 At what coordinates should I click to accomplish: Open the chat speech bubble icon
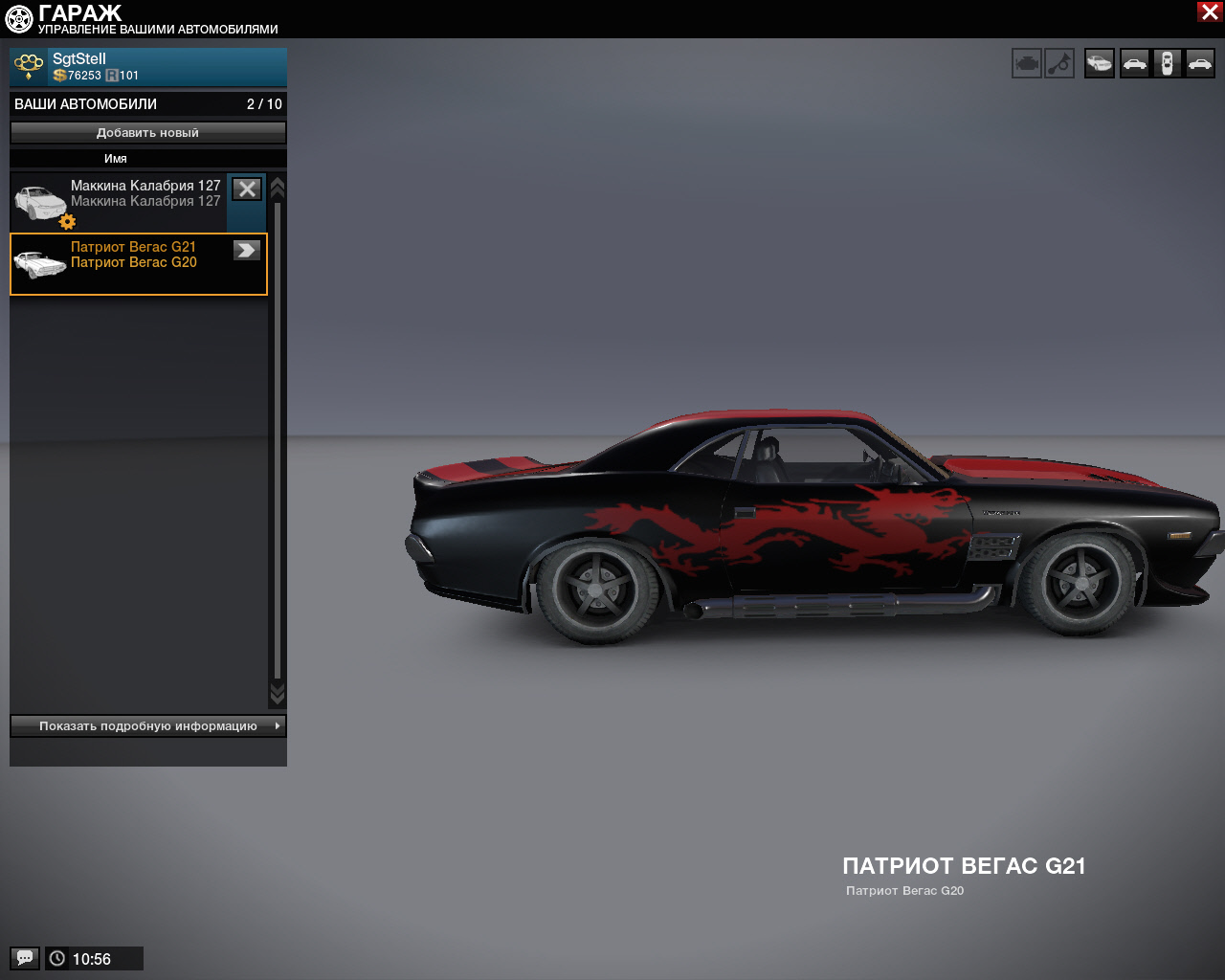coord(25,958)
